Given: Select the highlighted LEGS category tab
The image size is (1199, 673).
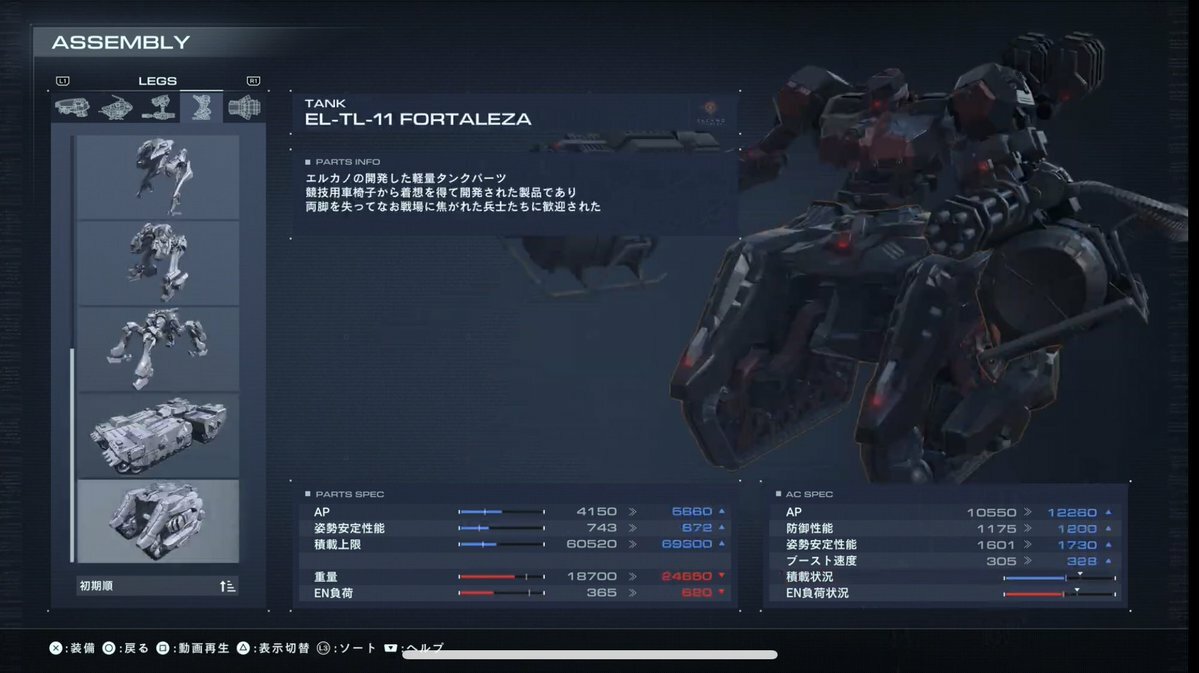Looking at the screenshot, I should [201, 107].
